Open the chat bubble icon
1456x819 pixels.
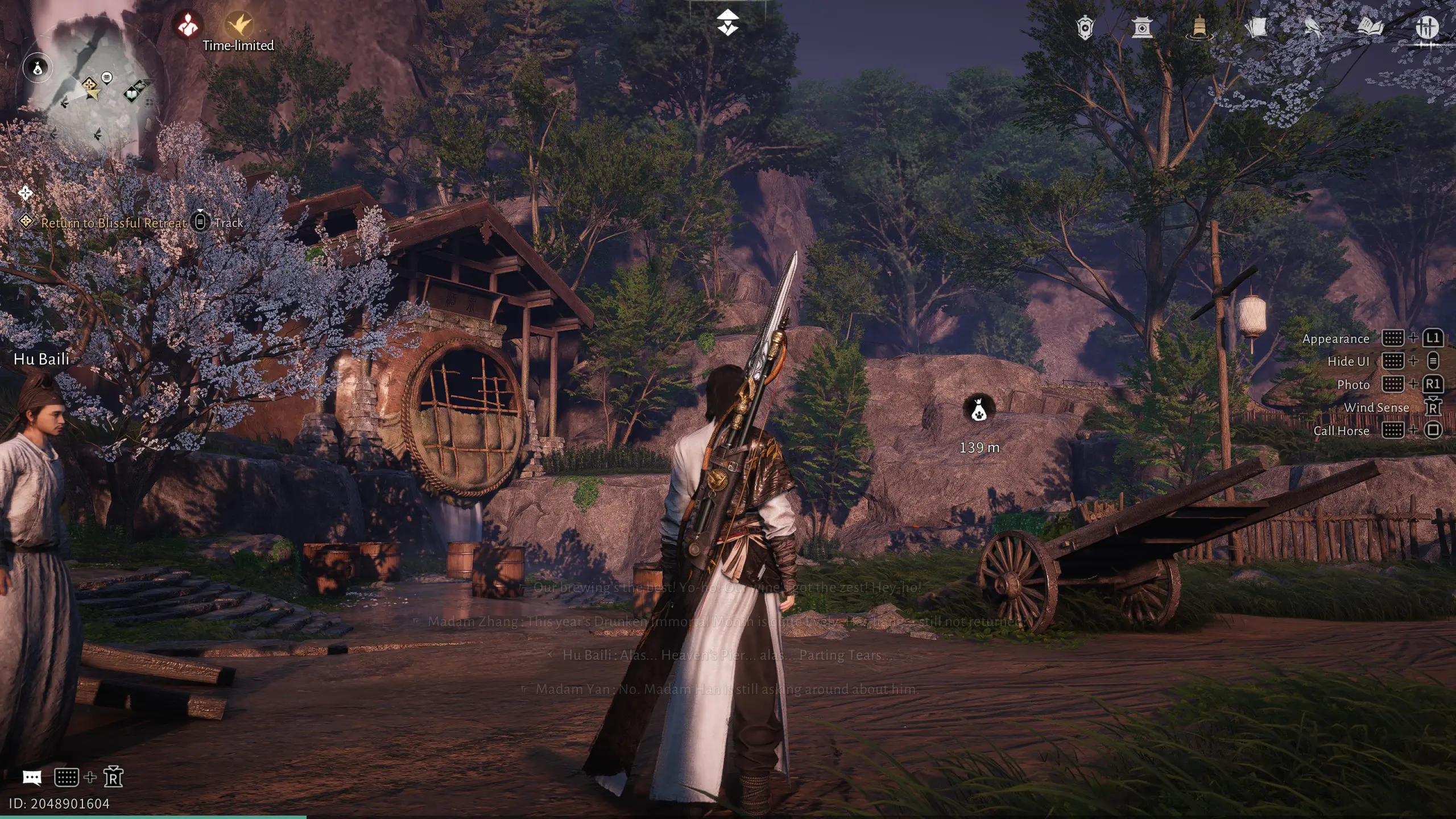tap(32, 777)
